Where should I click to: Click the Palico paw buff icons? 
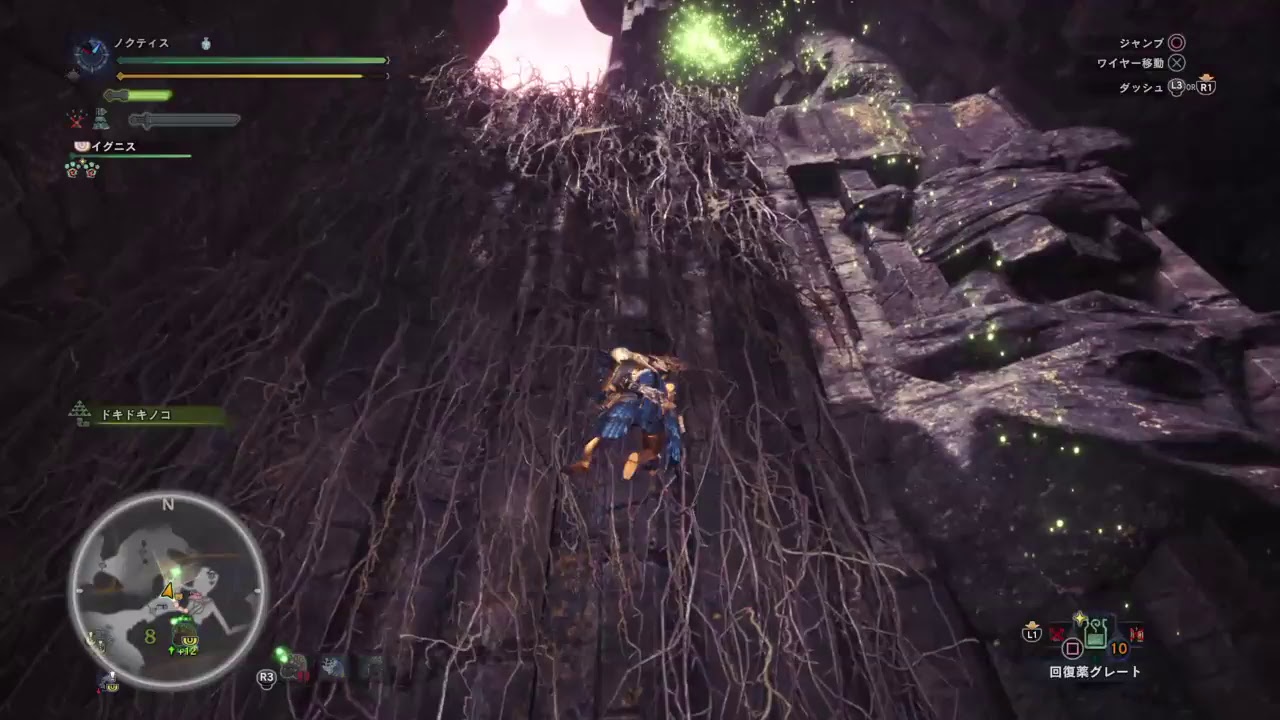point(82,169)
